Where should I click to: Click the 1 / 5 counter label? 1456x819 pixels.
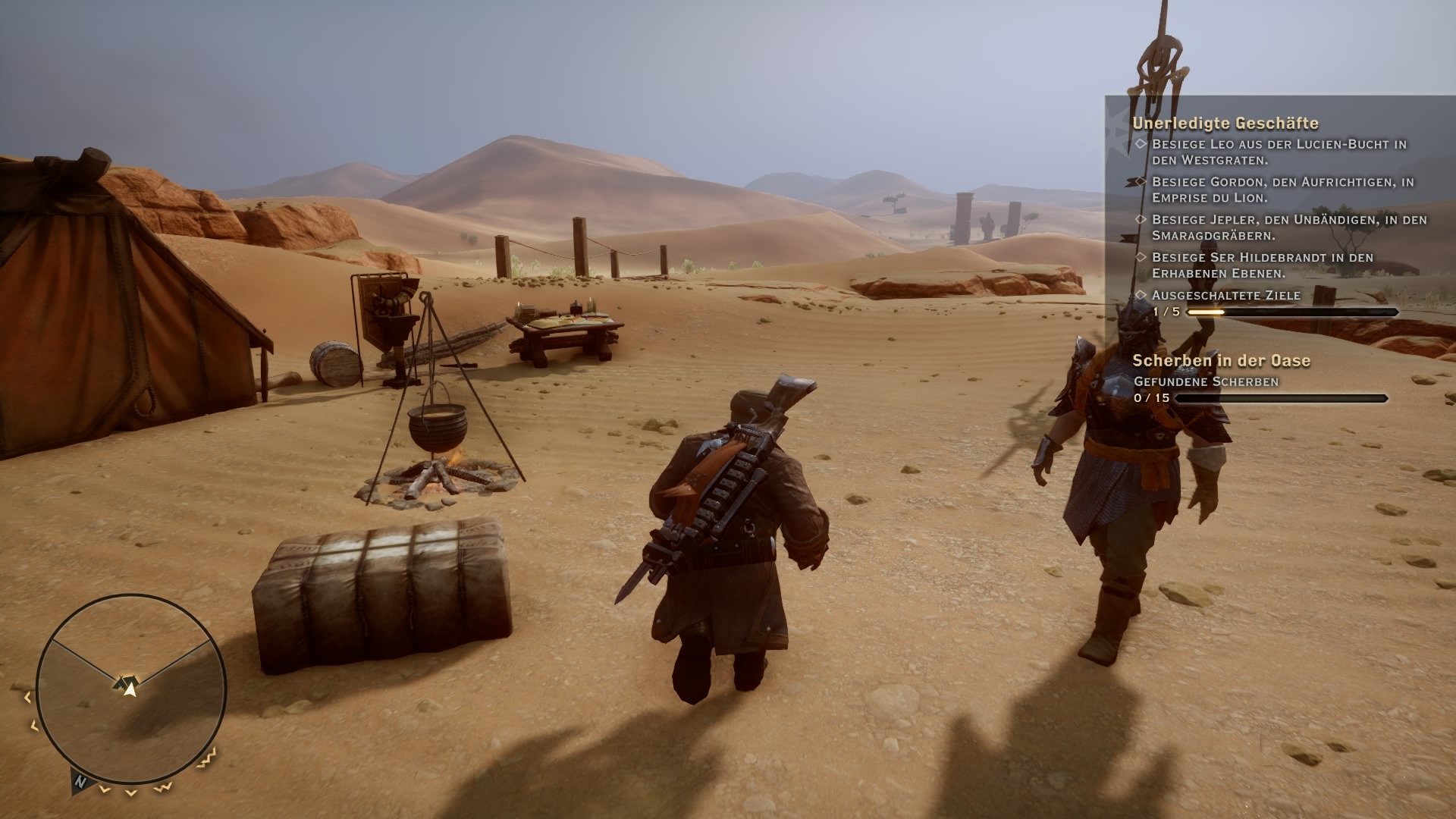click(x=1166, y=311)
